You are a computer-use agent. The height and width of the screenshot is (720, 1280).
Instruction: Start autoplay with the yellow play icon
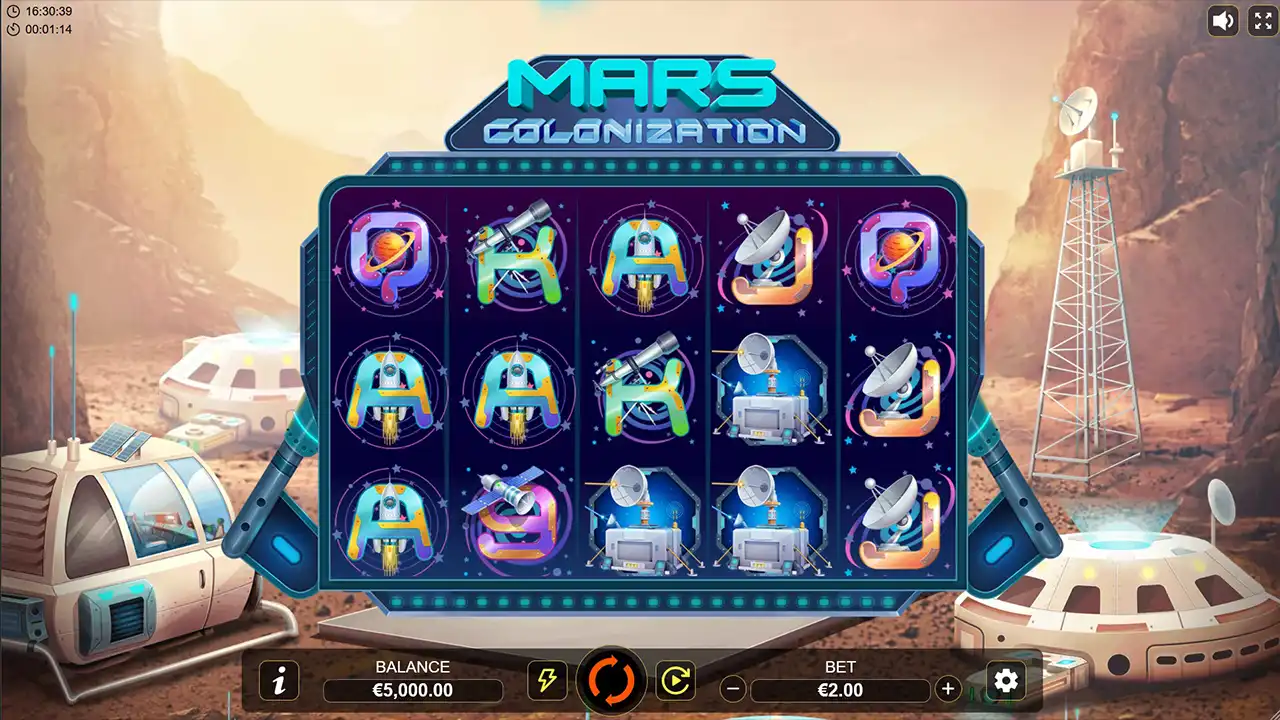(675, 681)
